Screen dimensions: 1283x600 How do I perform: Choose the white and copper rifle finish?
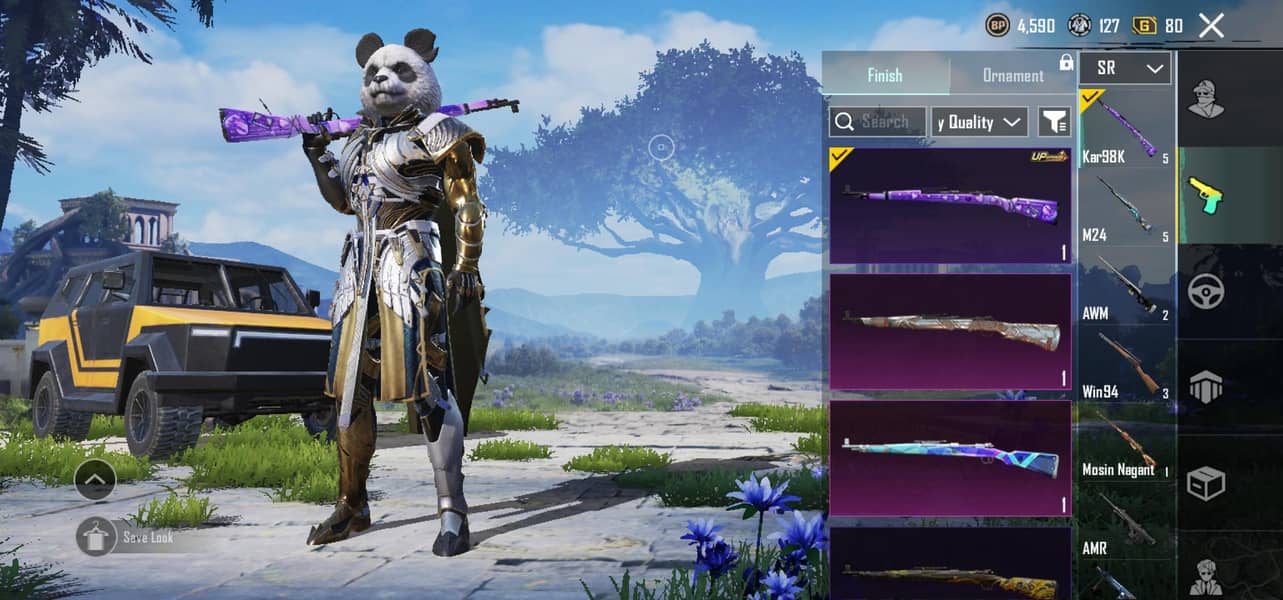click(950, 331)
